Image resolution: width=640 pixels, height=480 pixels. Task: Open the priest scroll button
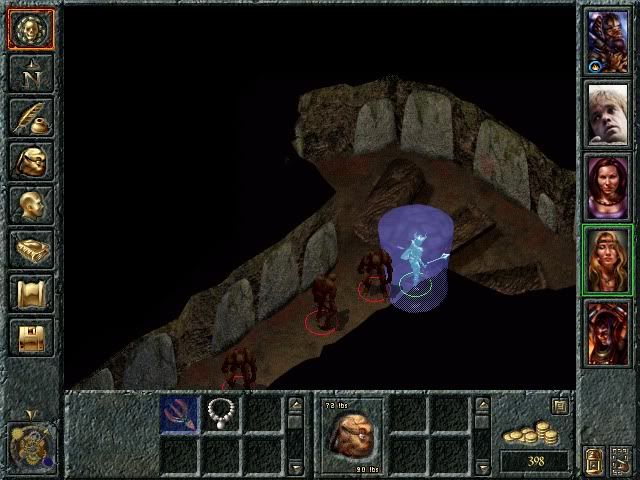point(30,293)
